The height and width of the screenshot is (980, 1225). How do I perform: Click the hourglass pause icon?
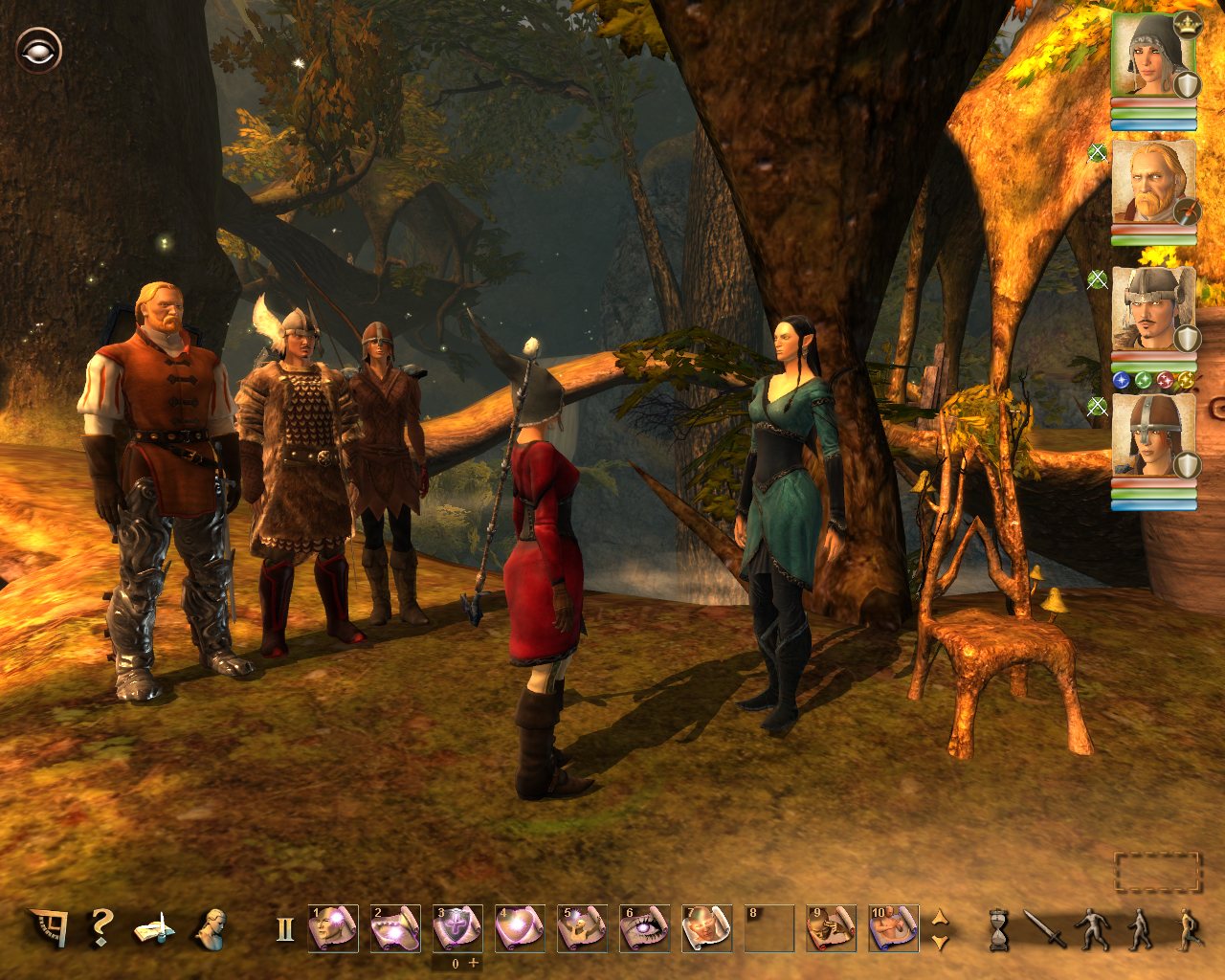tap(999, 929)
